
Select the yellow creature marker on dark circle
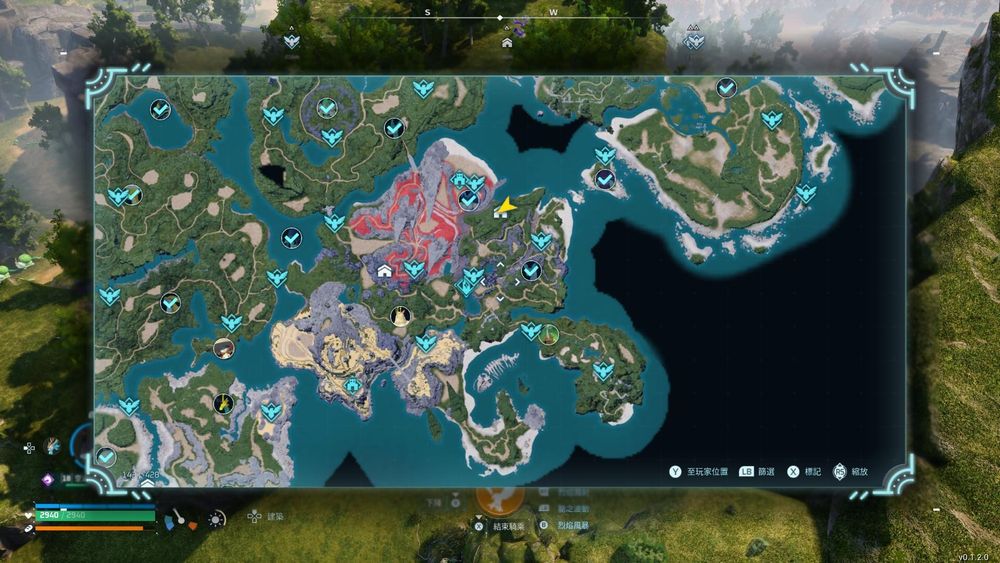pos(224,403)
